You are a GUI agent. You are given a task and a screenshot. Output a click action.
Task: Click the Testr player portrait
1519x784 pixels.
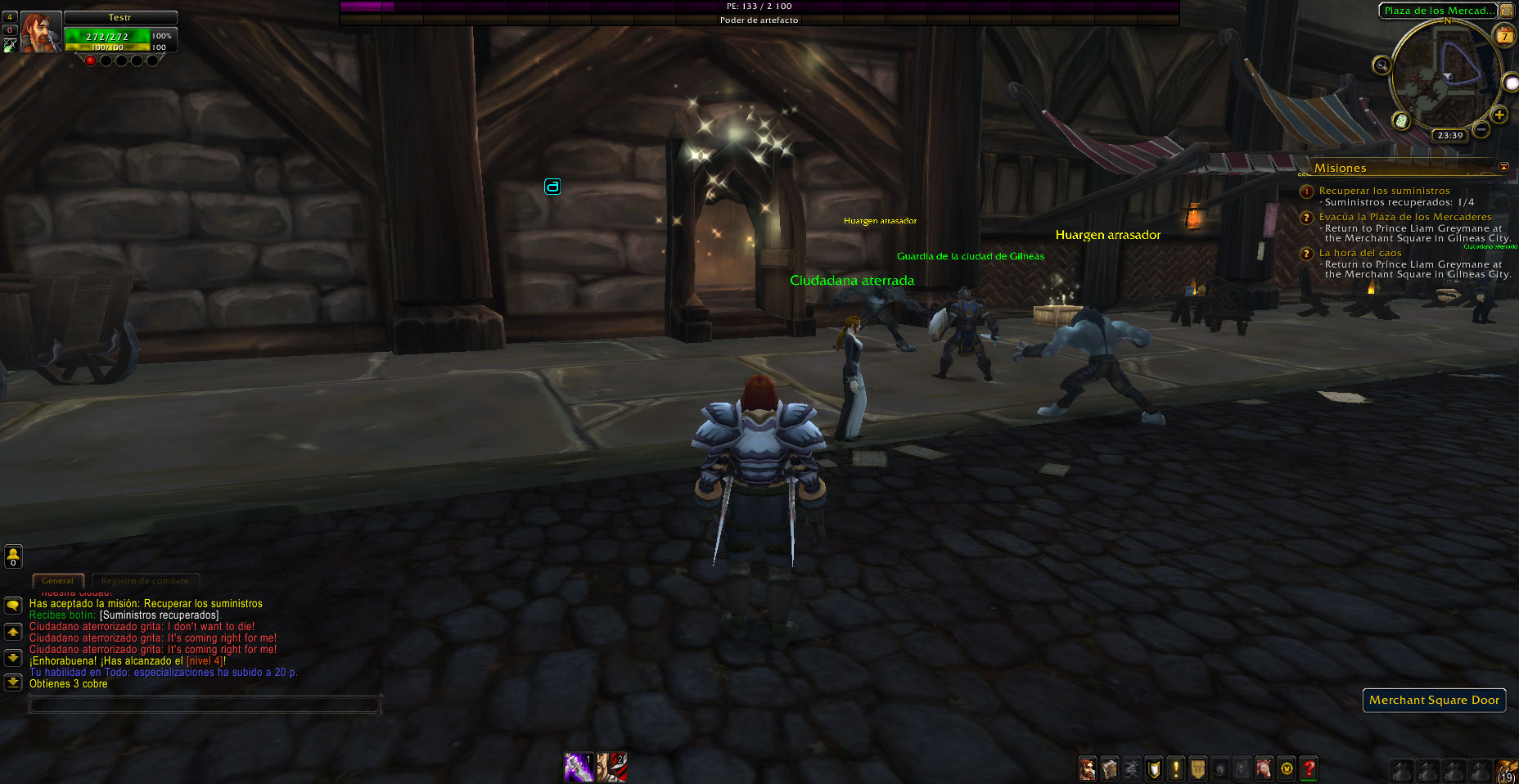(40, 34)
